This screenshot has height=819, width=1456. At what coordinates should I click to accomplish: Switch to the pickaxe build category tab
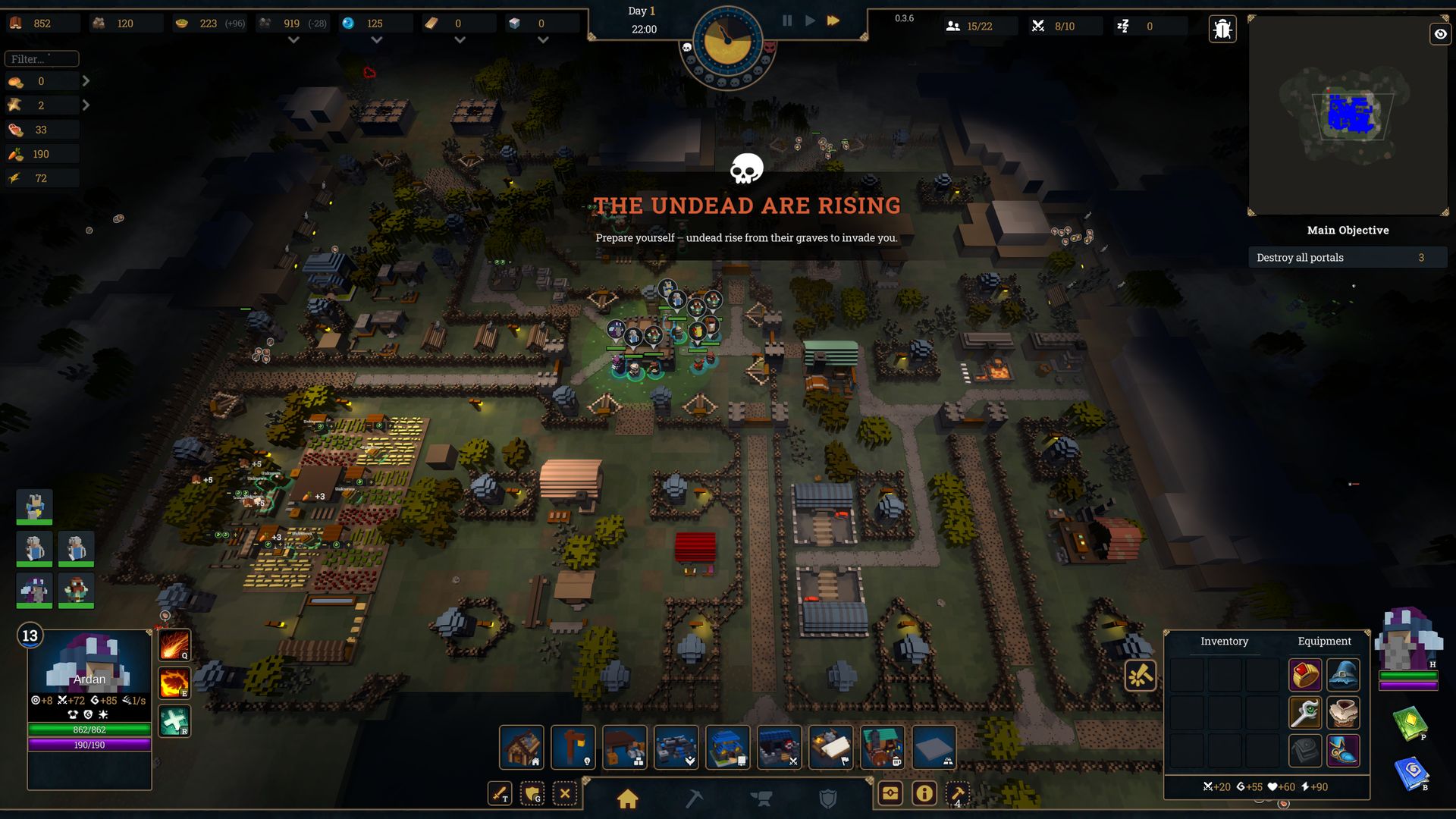pyautogui.click(x=694, y=799)
